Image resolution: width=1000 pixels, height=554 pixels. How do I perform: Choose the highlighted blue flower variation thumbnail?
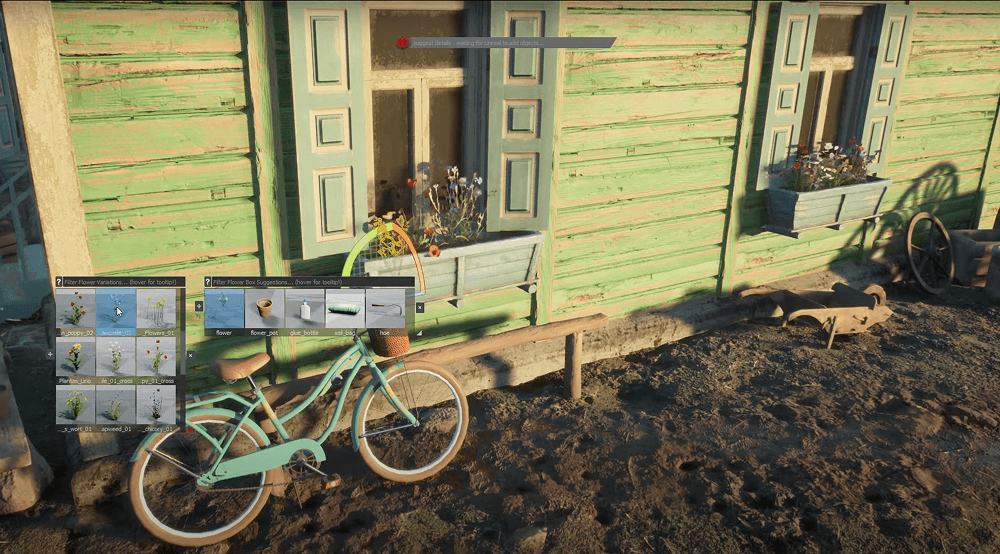pos(115,311)
